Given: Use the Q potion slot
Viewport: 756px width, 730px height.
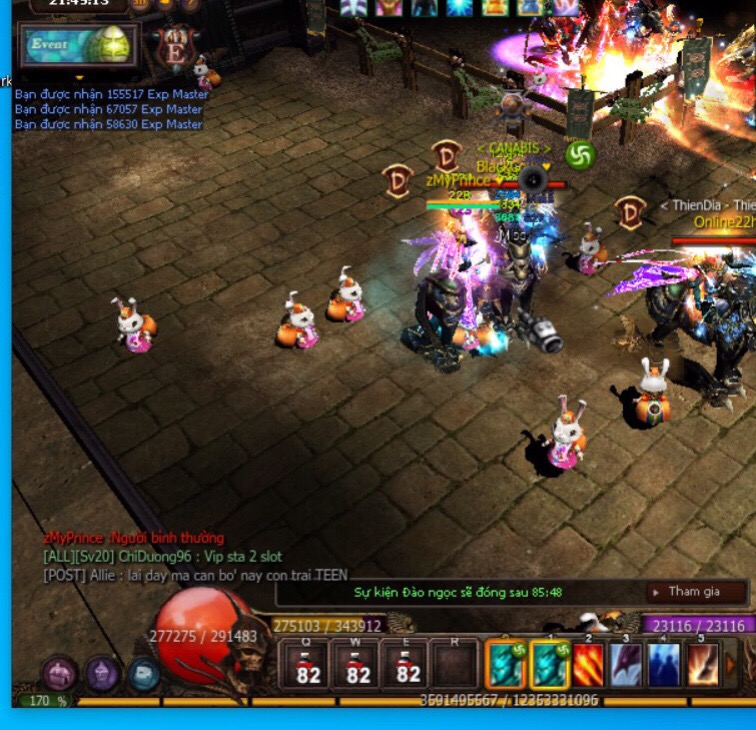Looking at the screenshot, I should (307, 665).
